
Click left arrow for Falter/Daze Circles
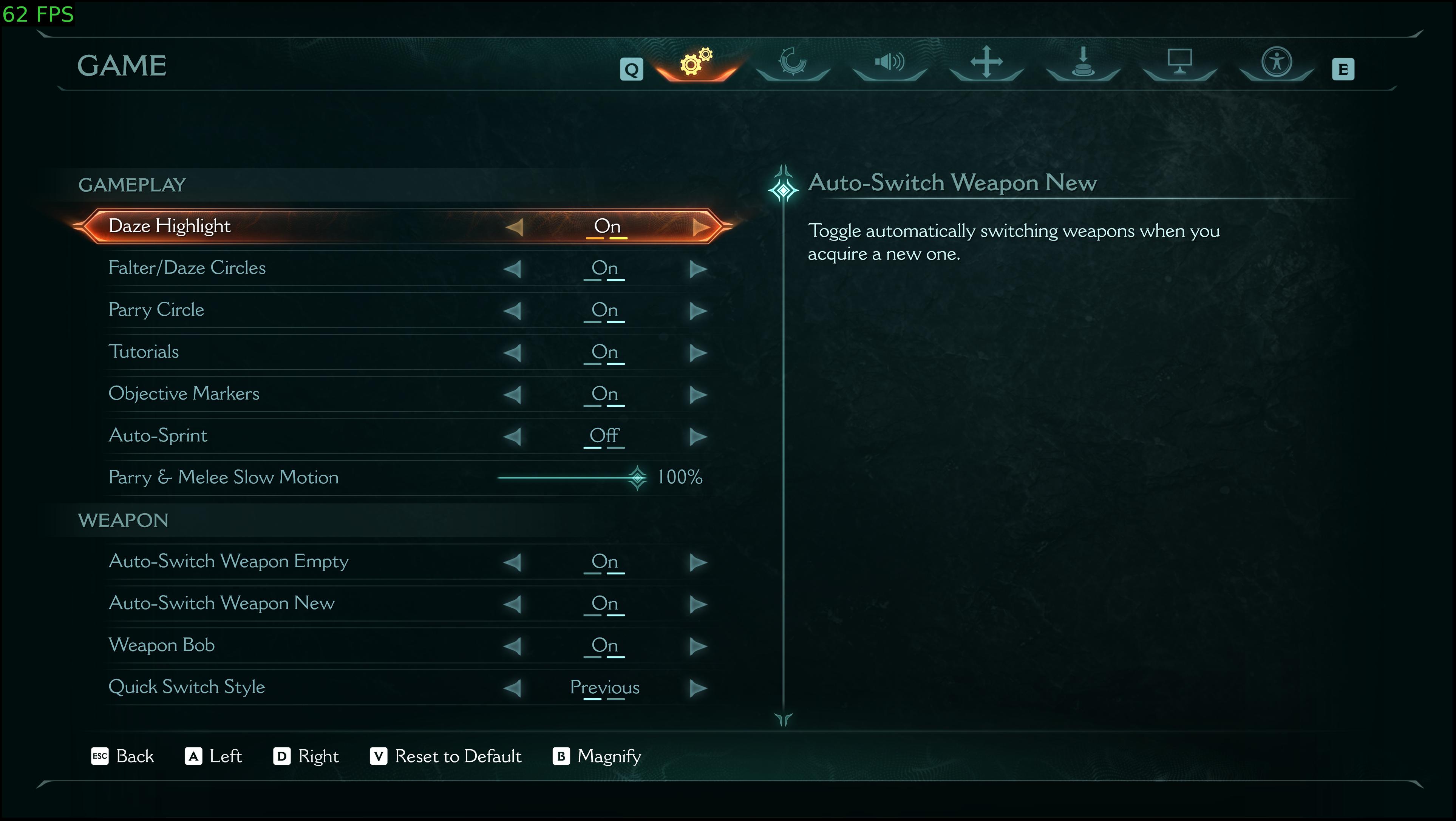click(x=512, y=269)
